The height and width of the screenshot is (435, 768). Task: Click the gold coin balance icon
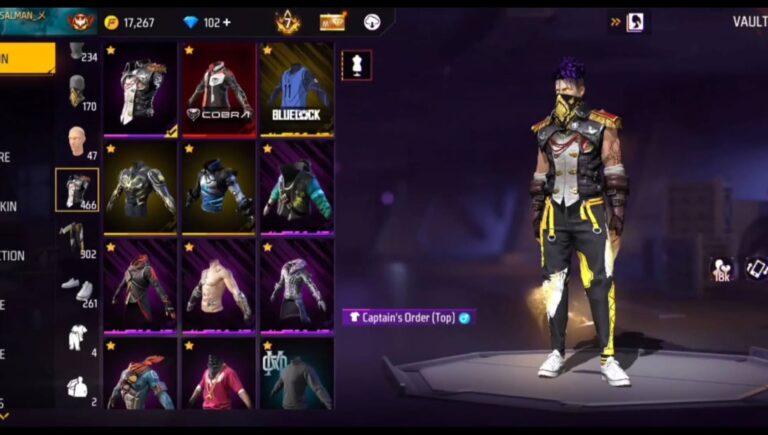point(111,22)
